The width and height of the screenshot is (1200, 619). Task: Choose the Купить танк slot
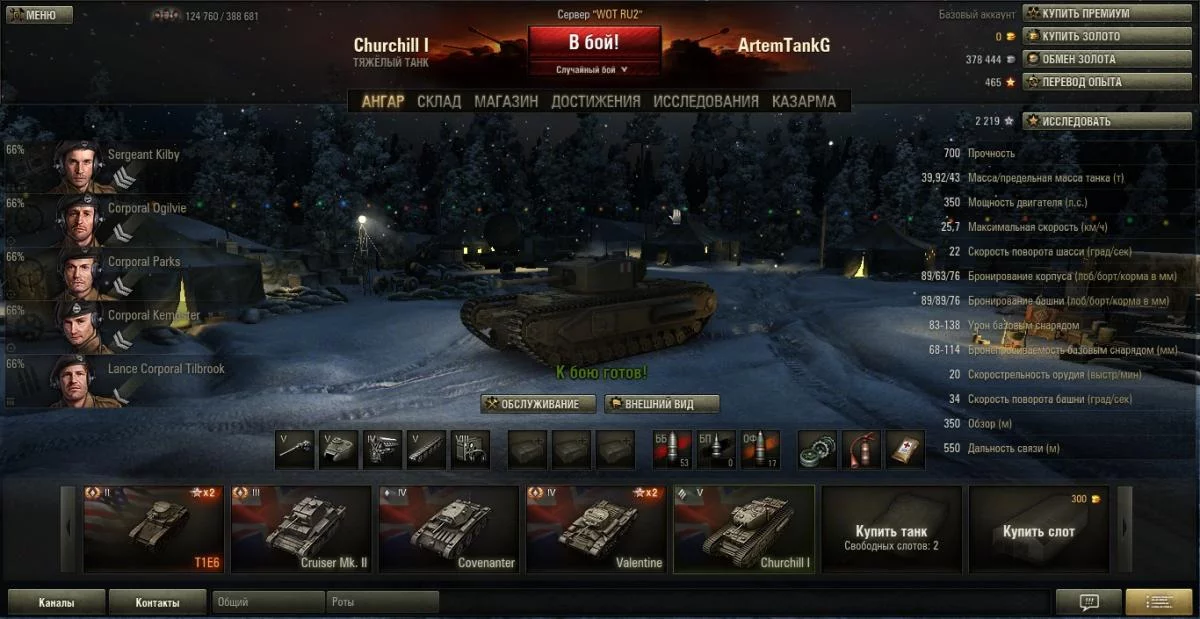pyautogui.click(x=891, y=529)
